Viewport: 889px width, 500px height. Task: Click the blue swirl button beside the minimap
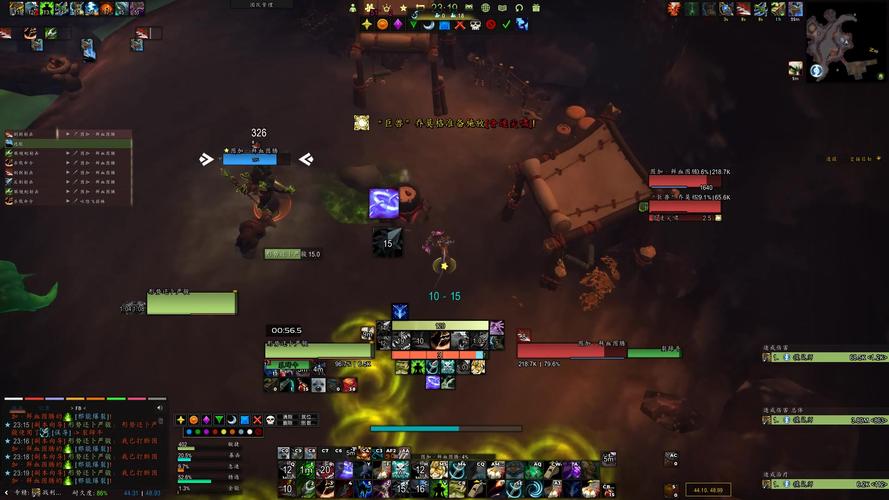817,71
